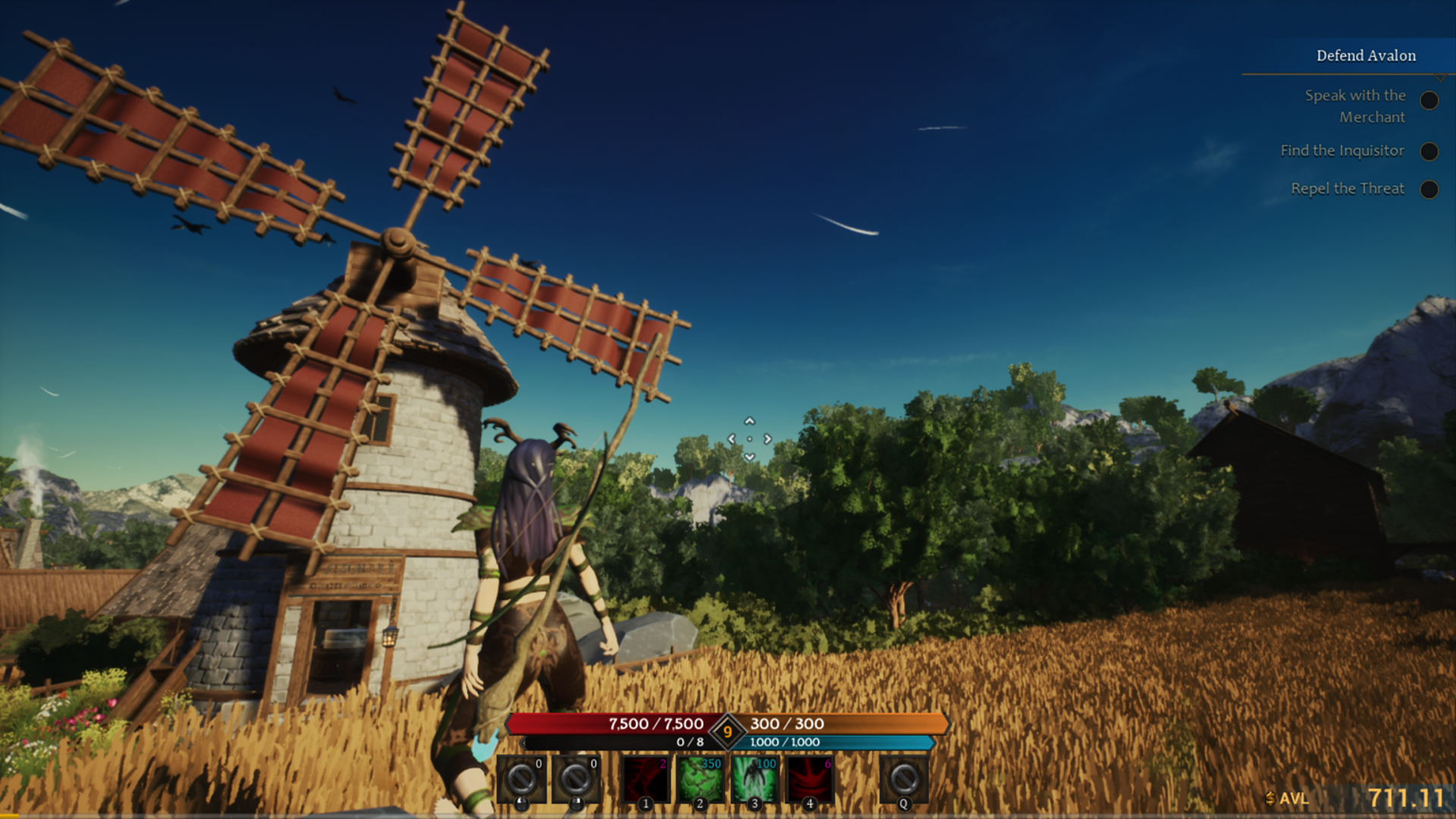Select the Speak with the Merchant objective entry
Screen dimensions: 1456x819
[1354, 106]
